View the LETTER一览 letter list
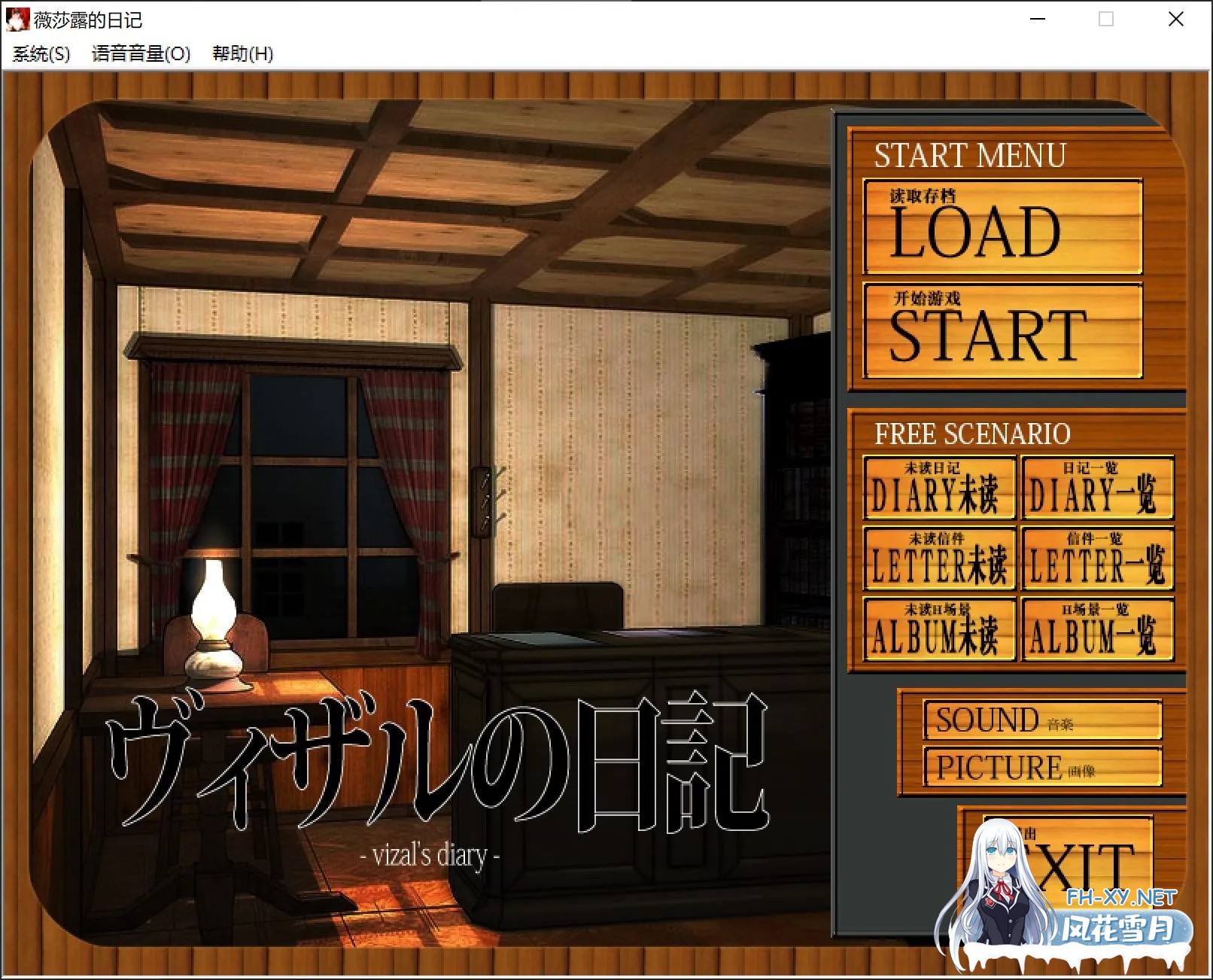Screen dimensions: 1213x980 [x=1097, y=558]
